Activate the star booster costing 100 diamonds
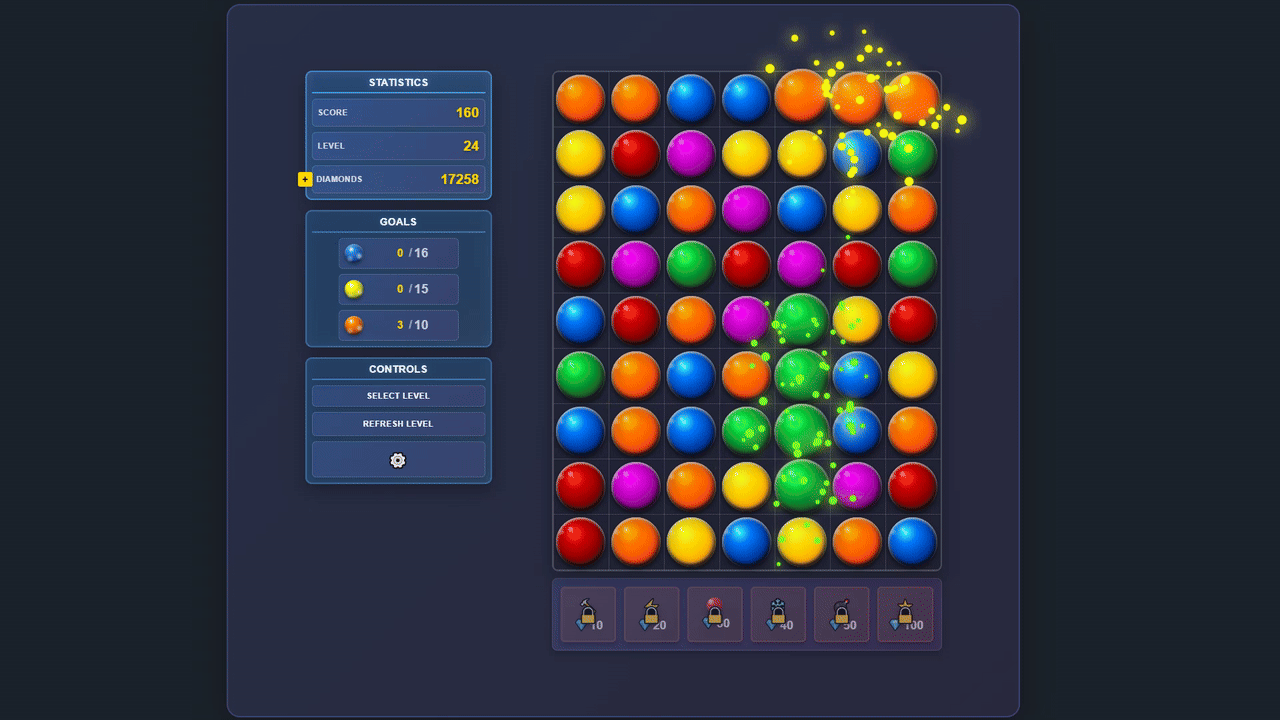1280x720 pixels. pos(905,614)
